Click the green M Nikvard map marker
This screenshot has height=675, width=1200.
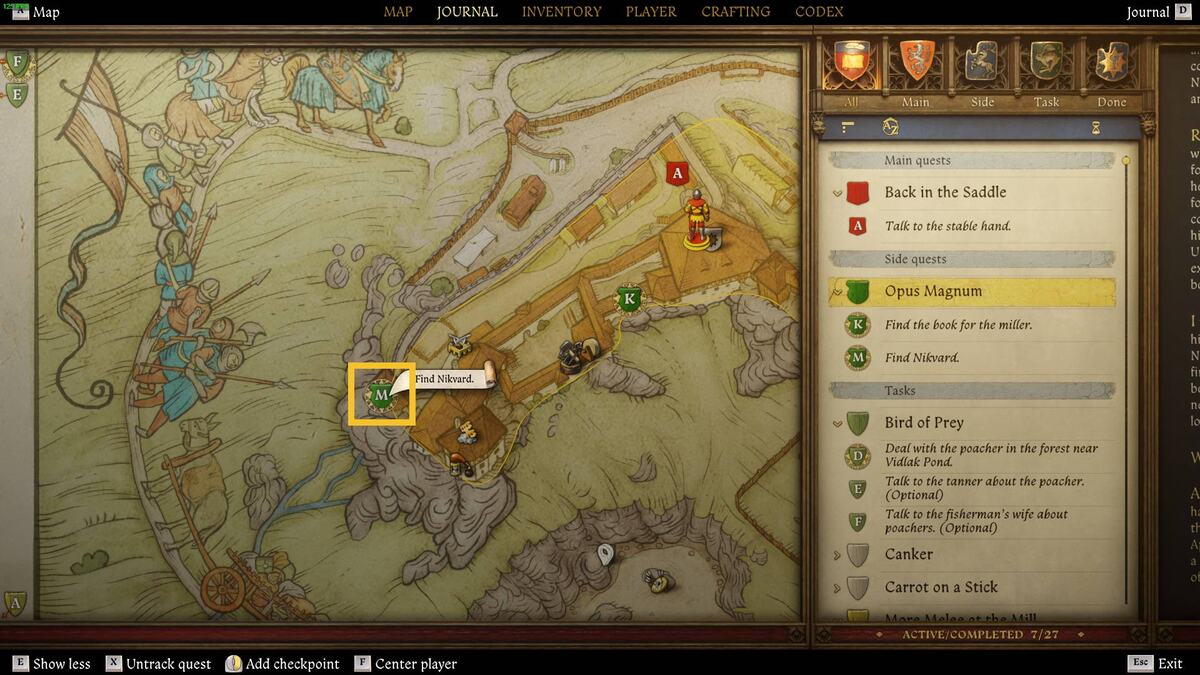pos(380,395)
